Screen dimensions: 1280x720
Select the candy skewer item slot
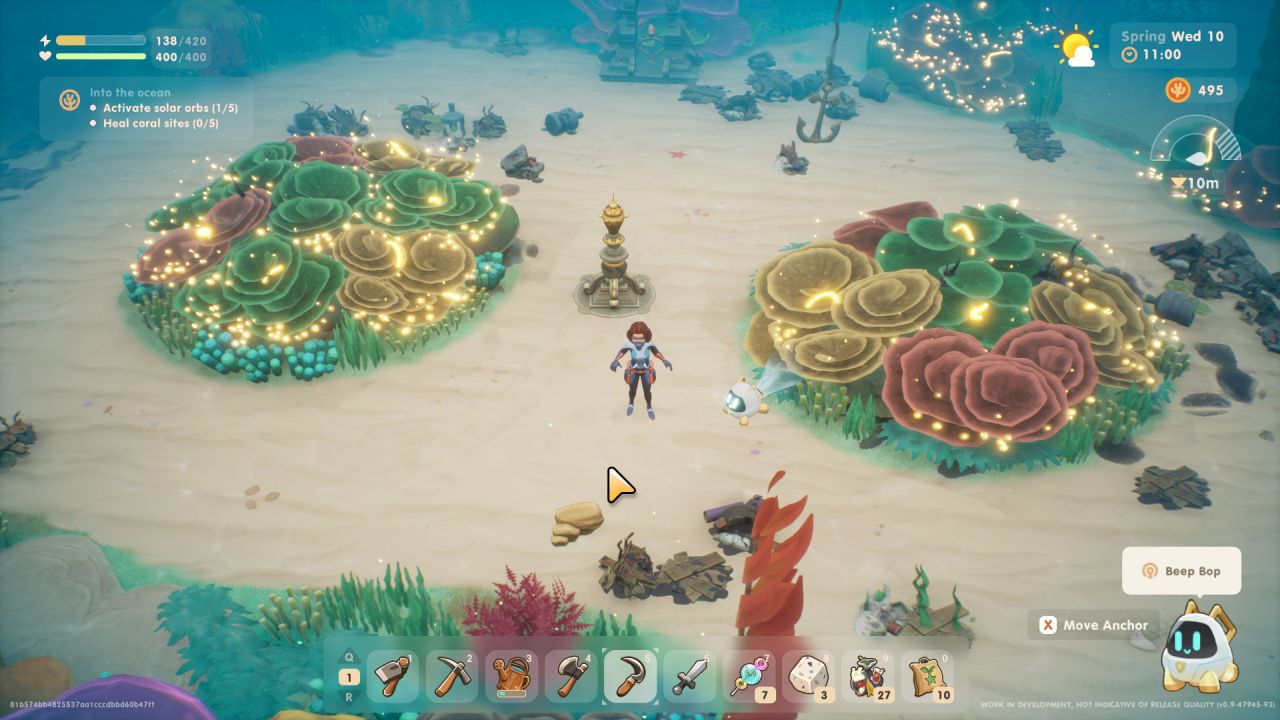(750, 677)
